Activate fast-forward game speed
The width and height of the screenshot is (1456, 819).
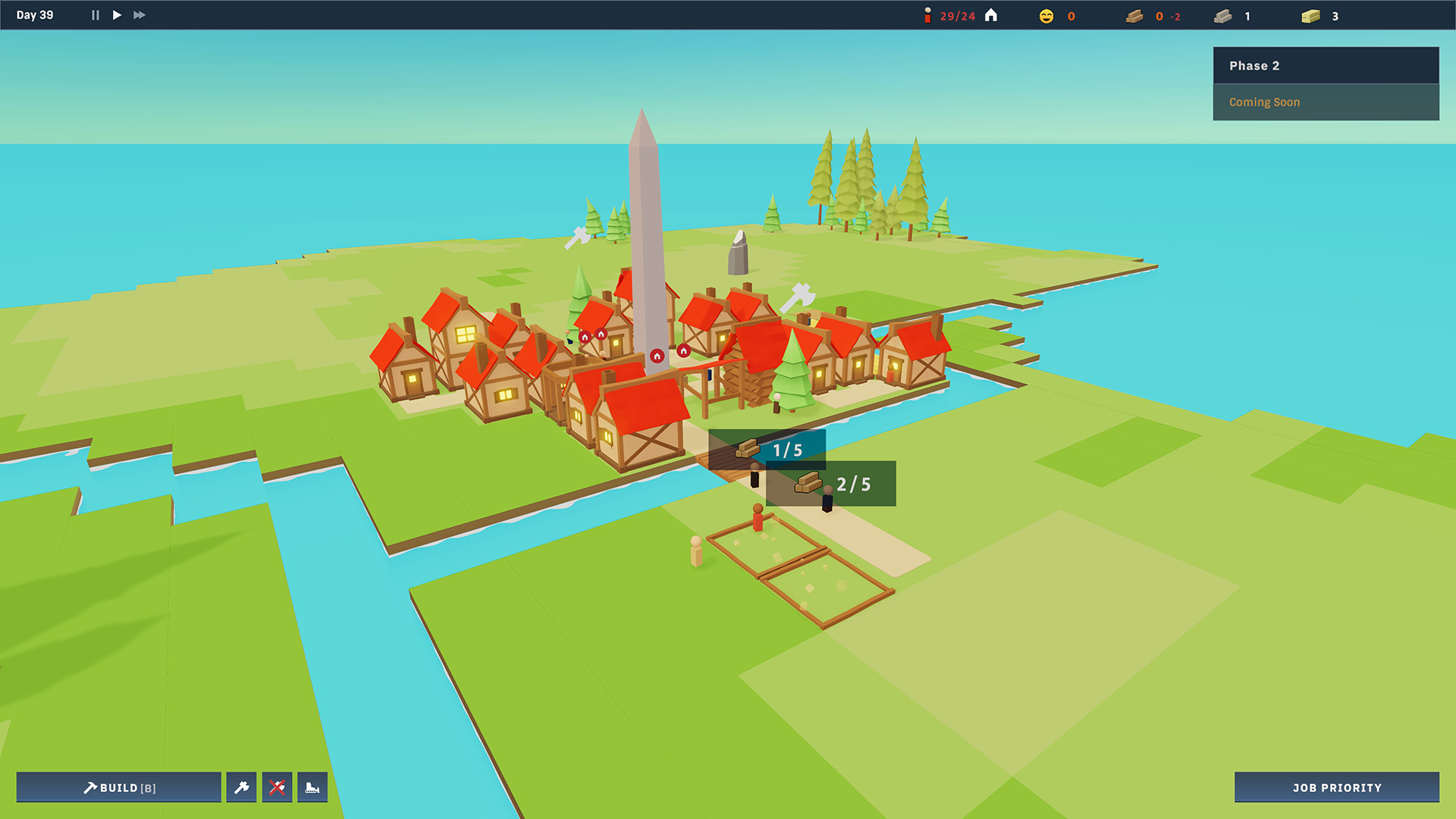pos(139,14)
